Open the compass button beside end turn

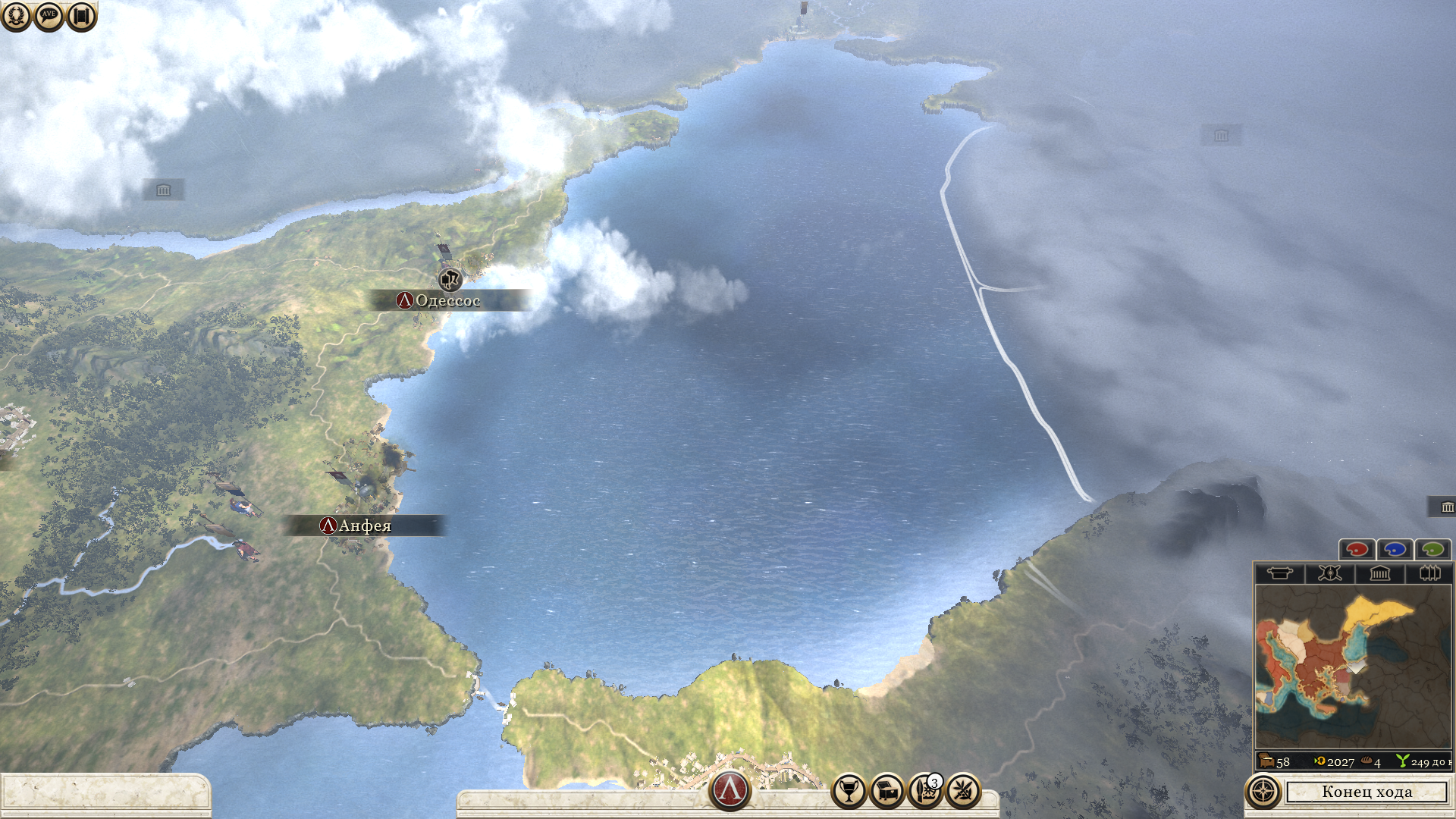(1263, 792)
